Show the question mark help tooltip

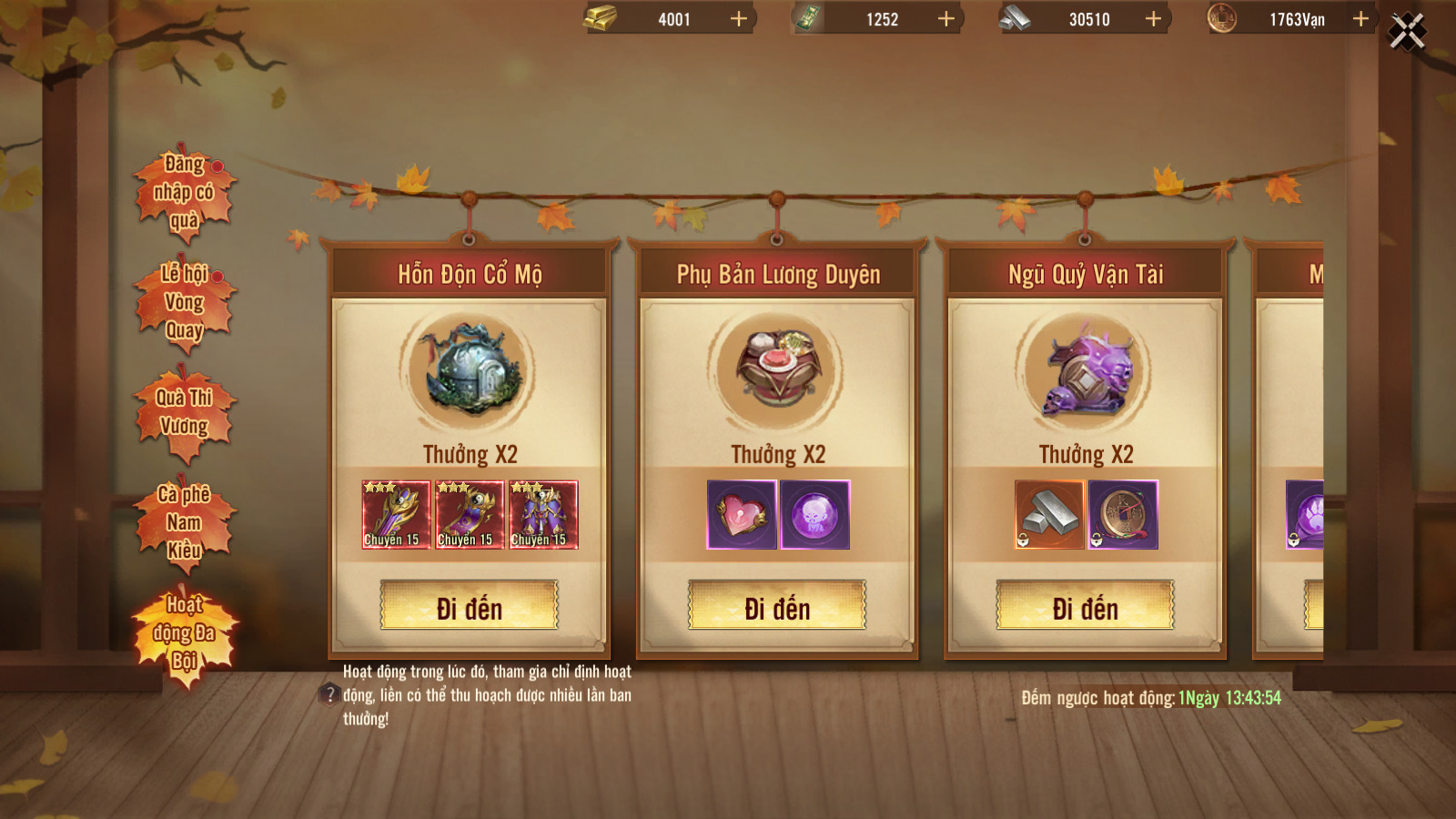coord(329,695)
